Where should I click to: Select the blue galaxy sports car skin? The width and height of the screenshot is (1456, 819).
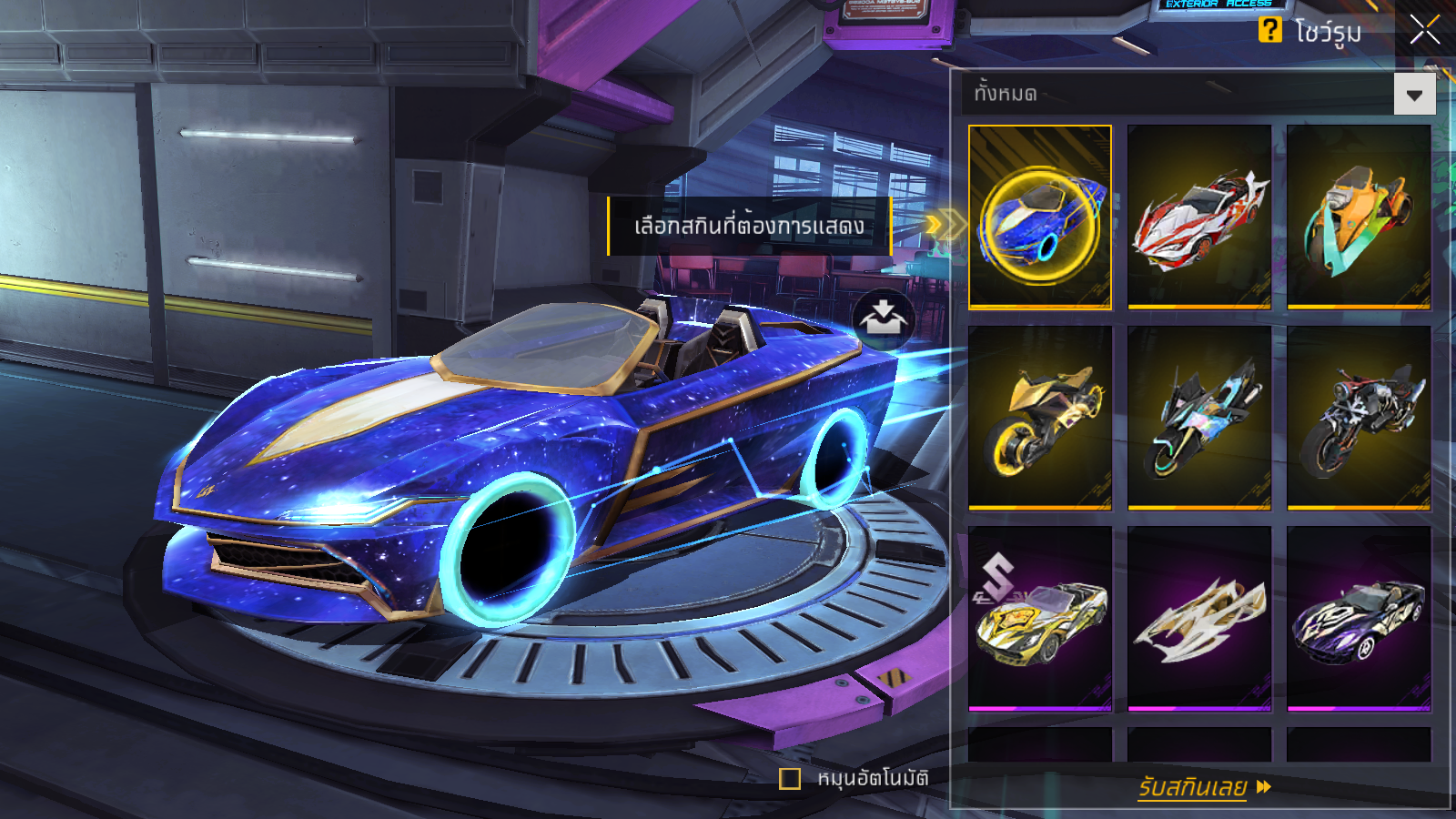pyautogui.click(x=1040, y=217)
